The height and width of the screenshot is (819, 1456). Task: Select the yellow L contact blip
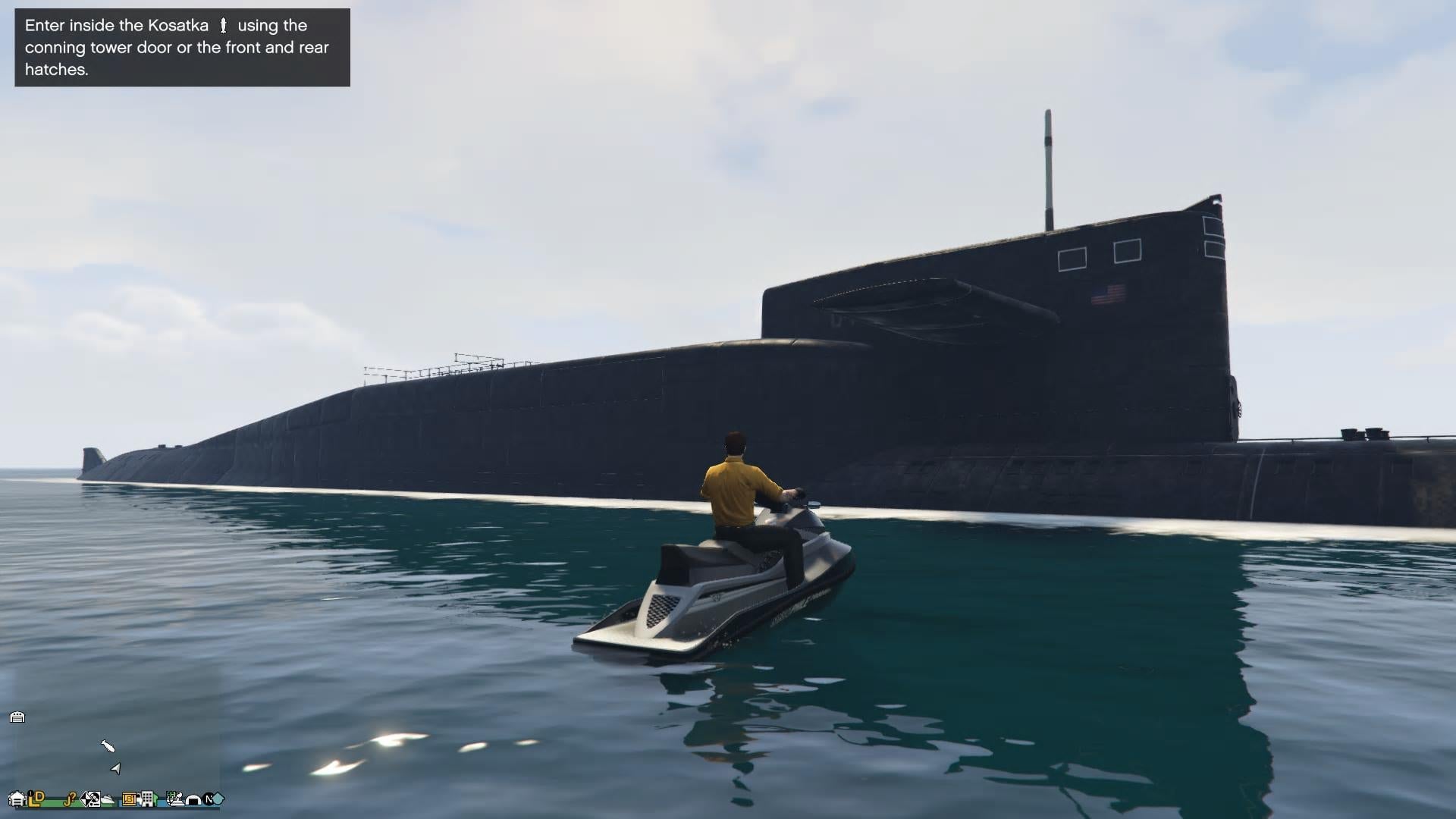click(x=32, y=800)
